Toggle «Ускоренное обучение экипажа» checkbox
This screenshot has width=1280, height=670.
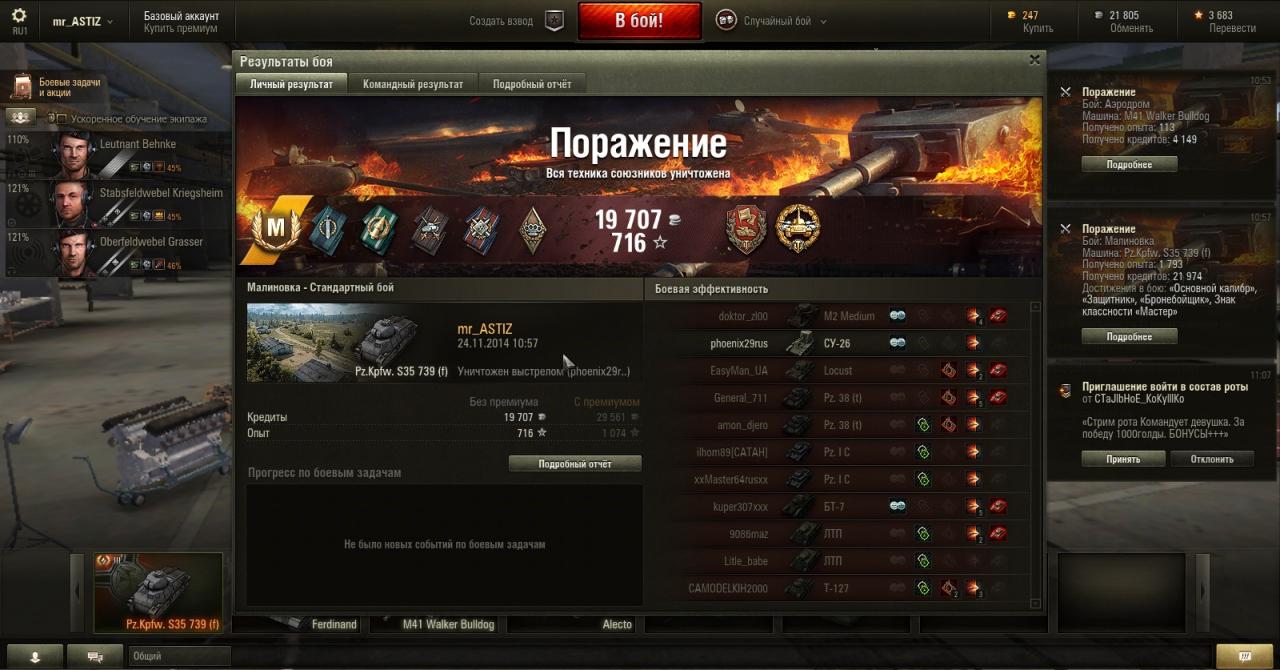click(x=61, y=119)
